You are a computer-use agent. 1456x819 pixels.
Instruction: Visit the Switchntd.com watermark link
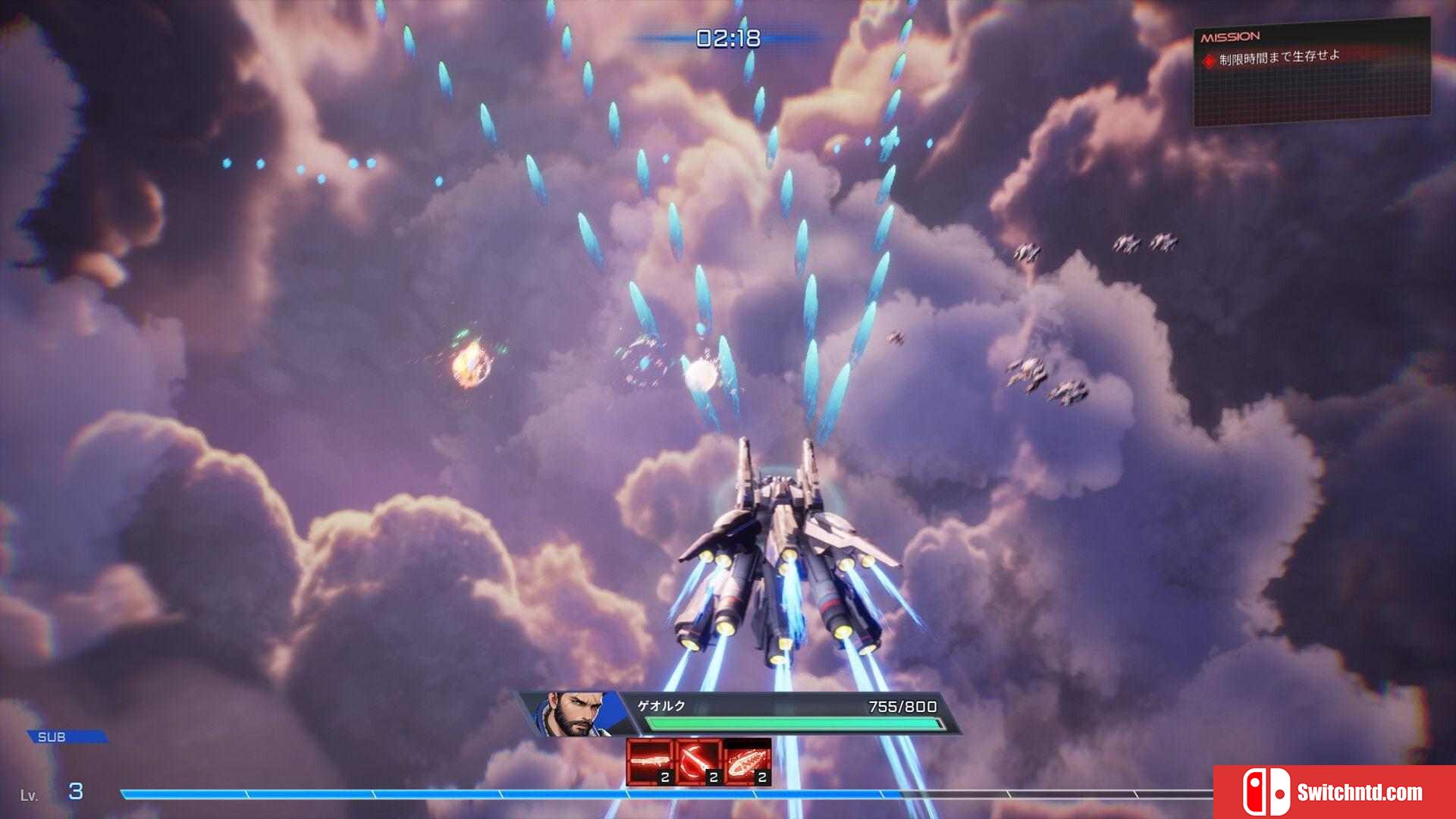click(x=1335, y=792)
